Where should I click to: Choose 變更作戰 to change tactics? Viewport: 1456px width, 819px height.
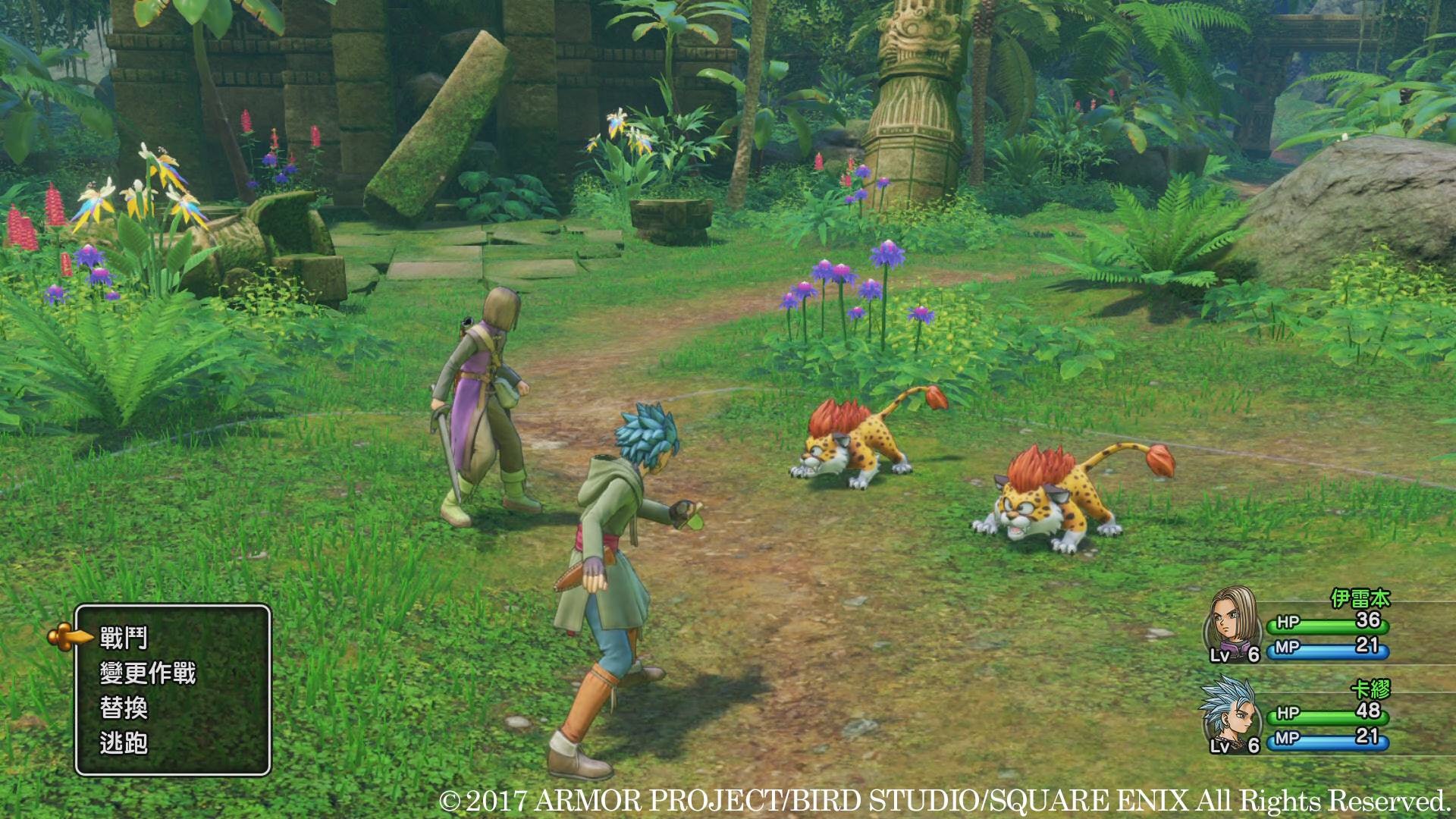[148, 673]
